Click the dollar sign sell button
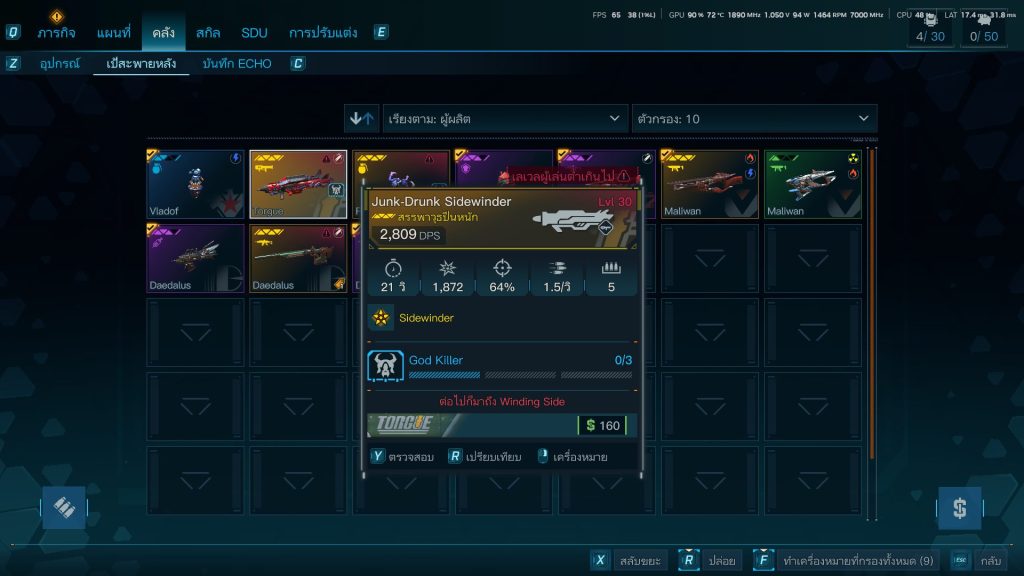The height and width of the screenshot is (576, 1024). 959,508
